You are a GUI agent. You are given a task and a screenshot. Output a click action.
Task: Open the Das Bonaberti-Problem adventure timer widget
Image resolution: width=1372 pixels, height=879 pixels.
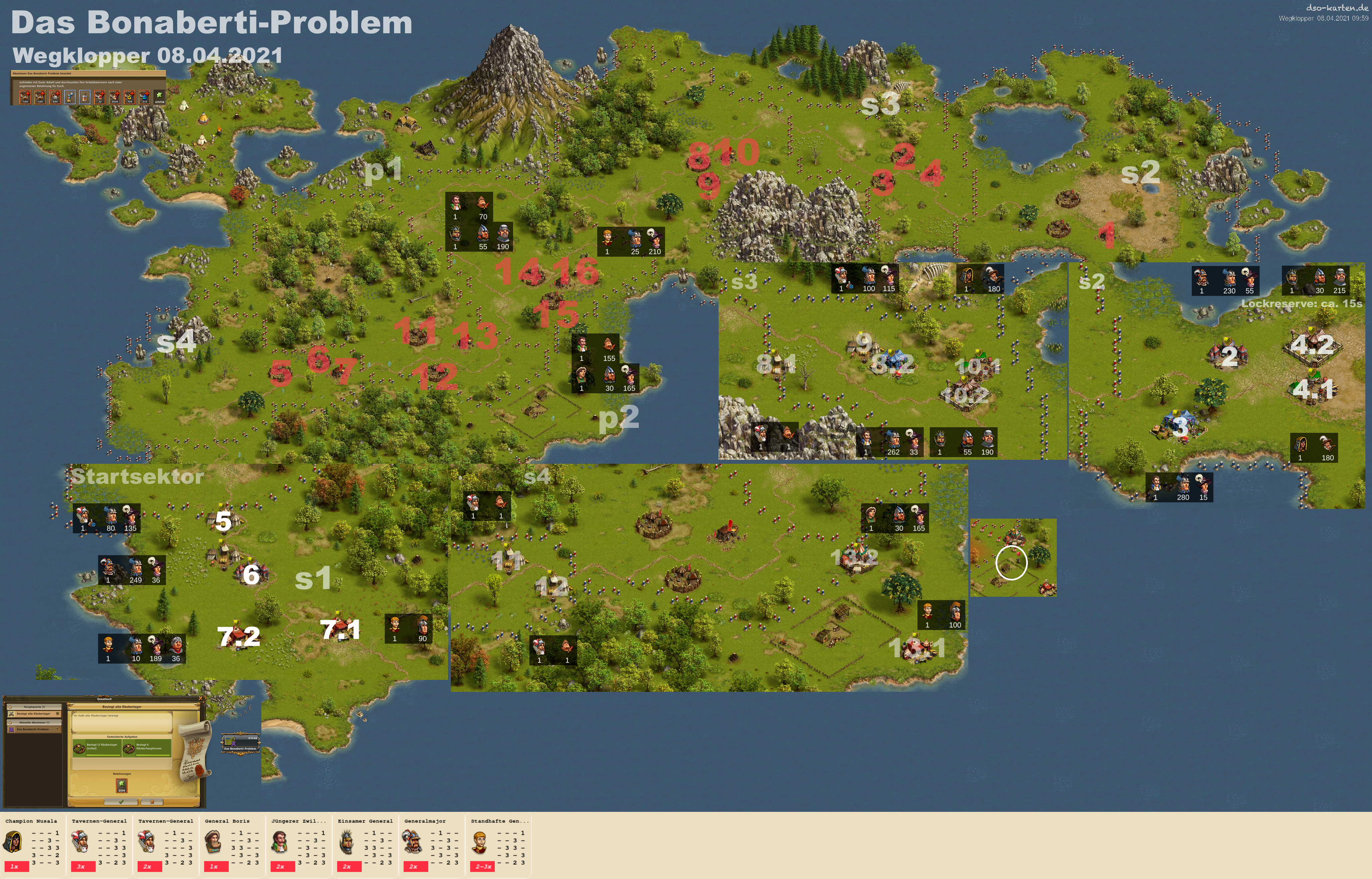(x=240, y=744)
